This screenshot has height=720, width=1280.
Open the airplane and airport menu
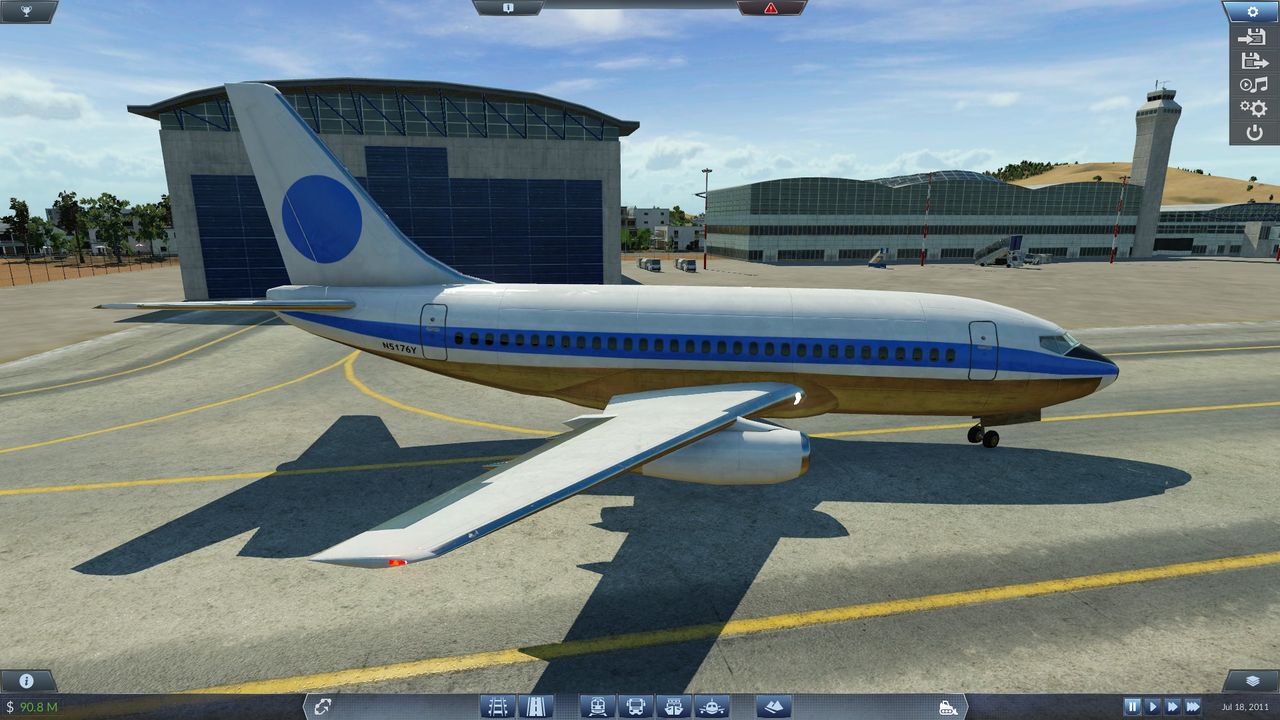click(x=711, y=706)
